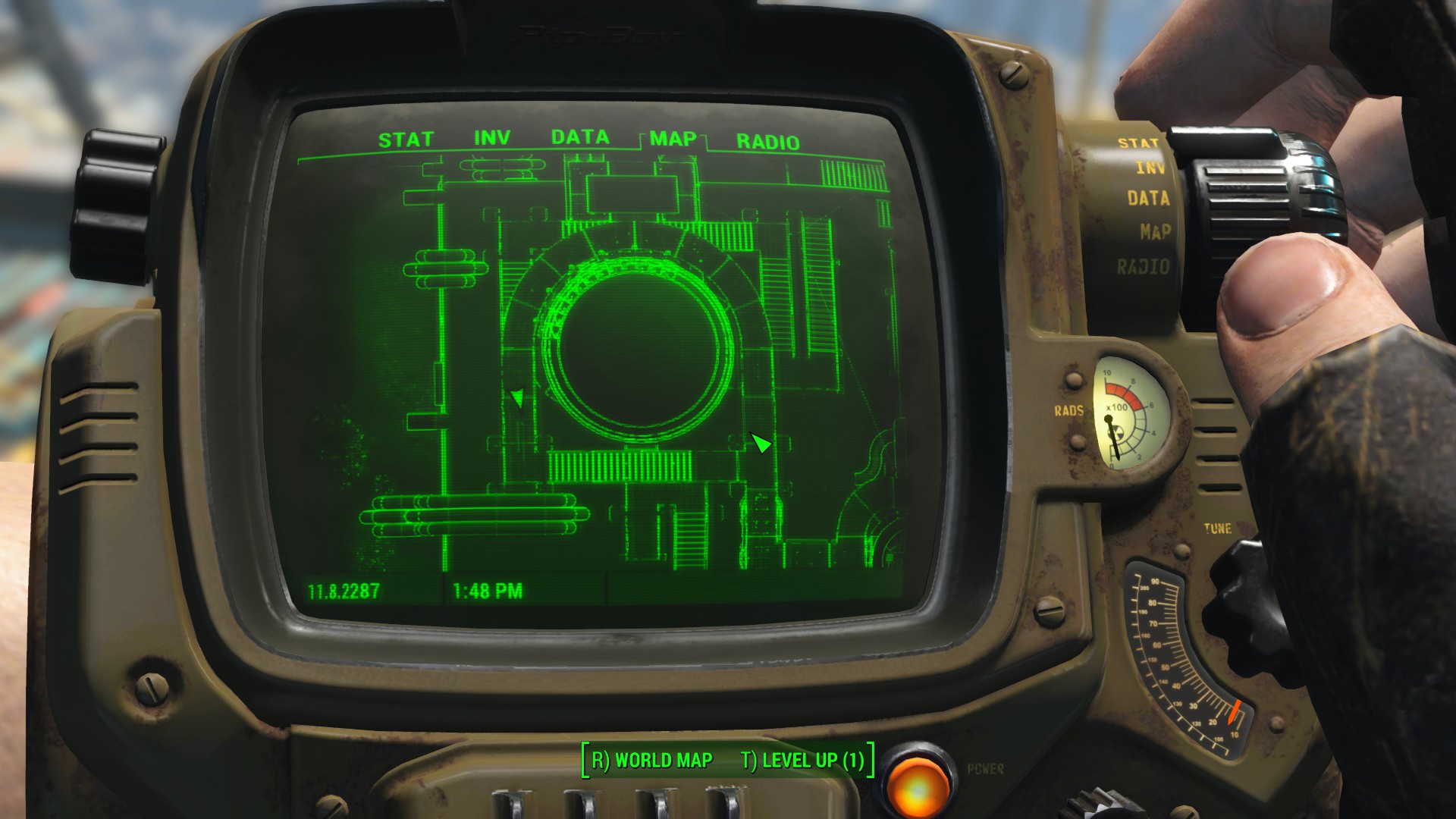Switch to the STAT tab
Image resolution: width=1456 pixels, height=819 pixels.
[x=406, y=140]
